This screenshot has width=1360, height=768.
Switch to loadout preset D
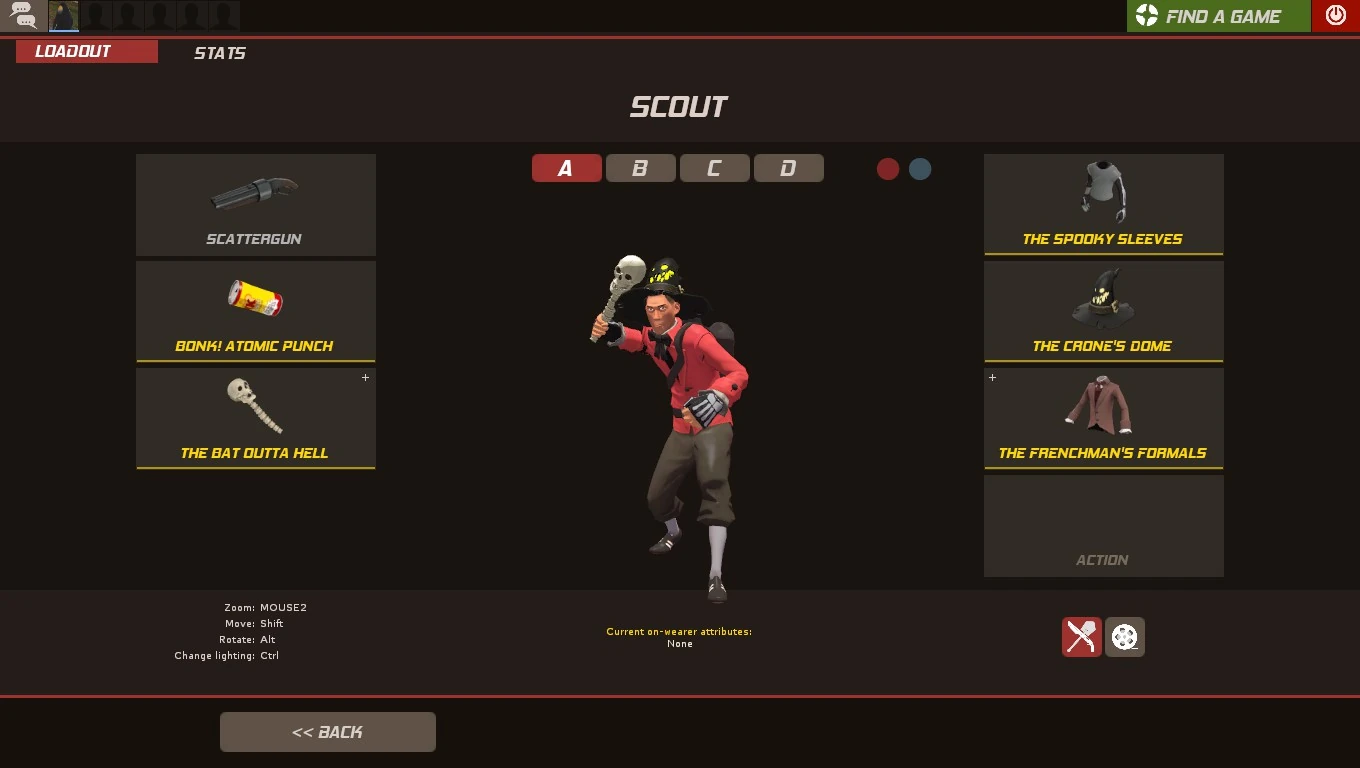[789, 168]
